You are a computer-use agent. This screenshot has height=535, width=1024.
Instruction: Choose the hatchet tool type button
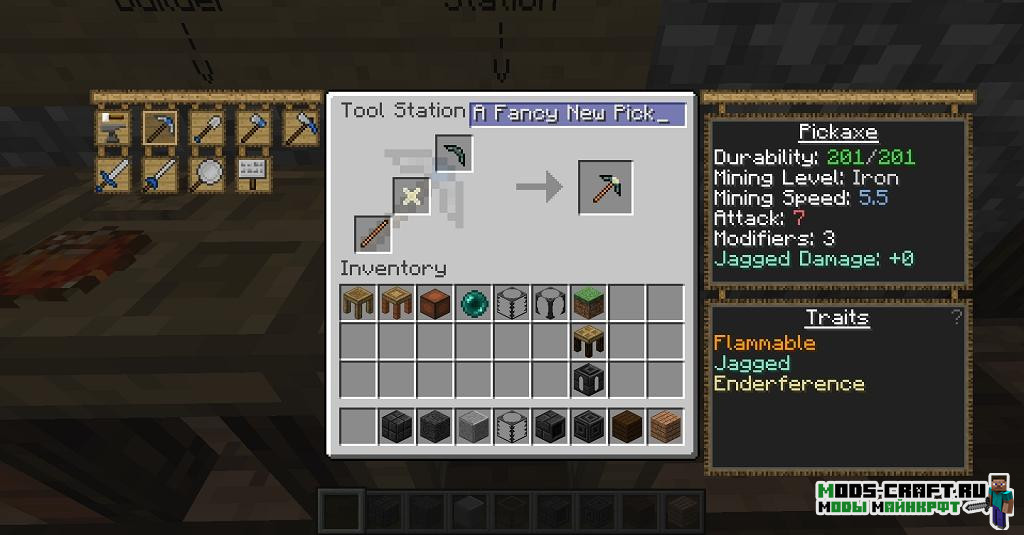click(253, 127)
